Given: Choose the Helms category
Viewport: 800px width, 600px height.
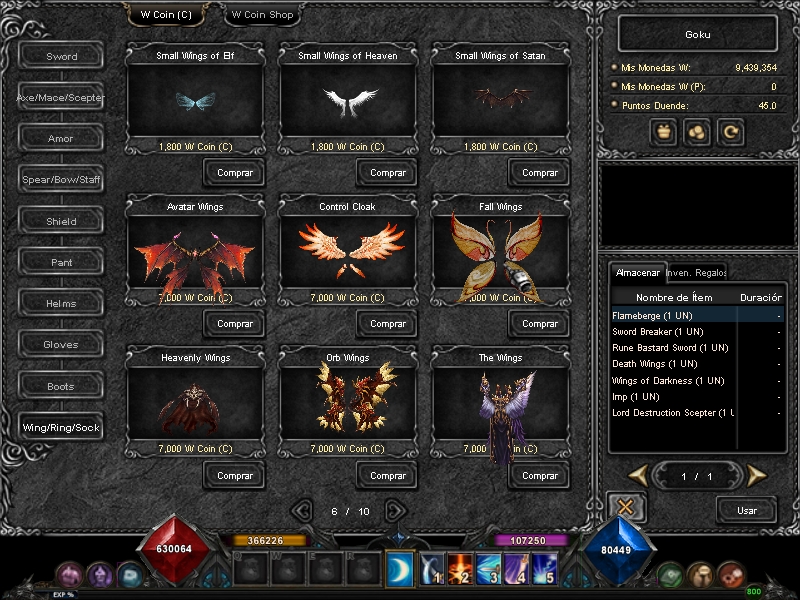Looking at the screenshot, I should 61,303.
